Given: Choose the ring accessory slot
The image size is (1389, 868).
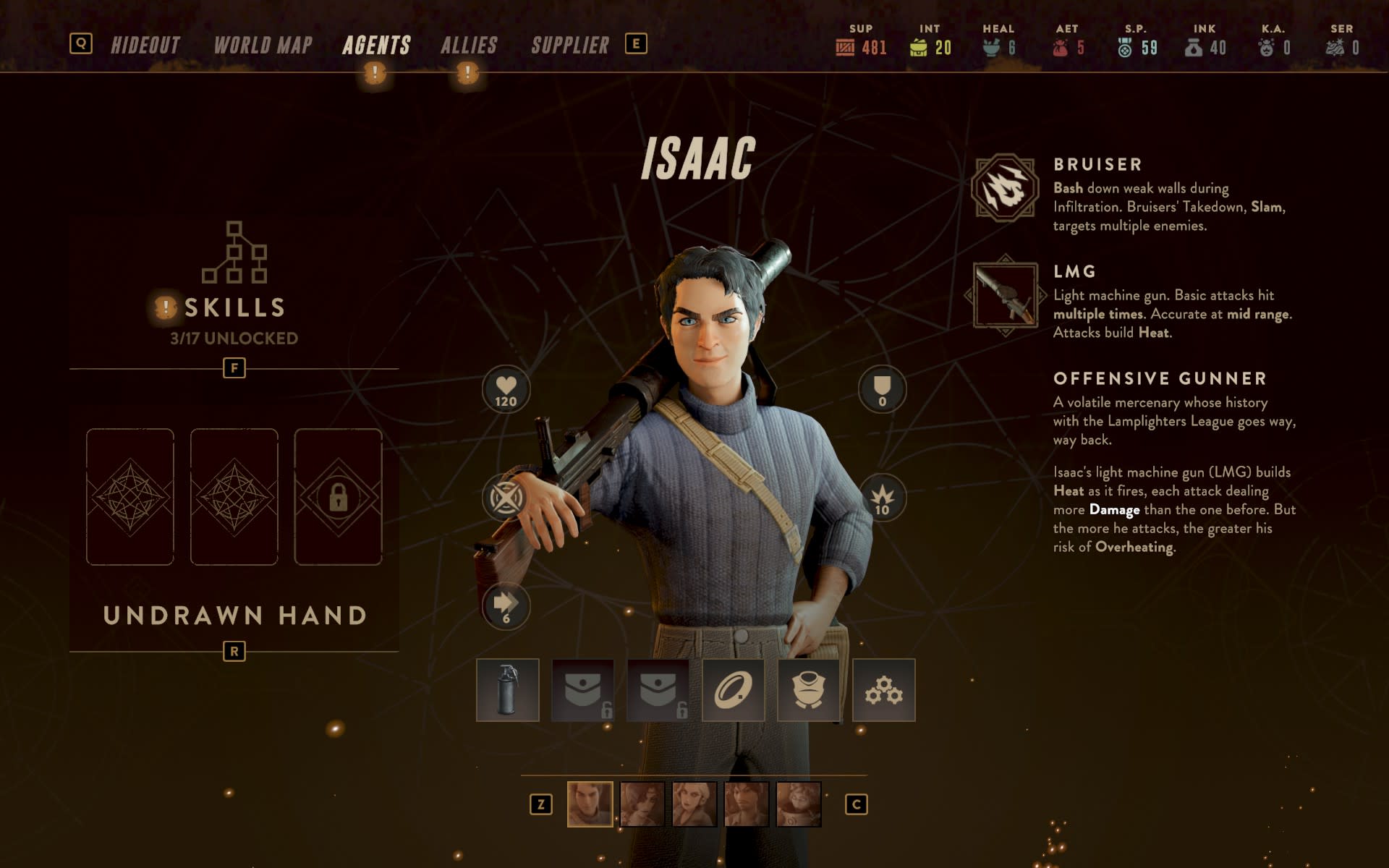Looking at the screenshot, I should (x=733, y=690).
